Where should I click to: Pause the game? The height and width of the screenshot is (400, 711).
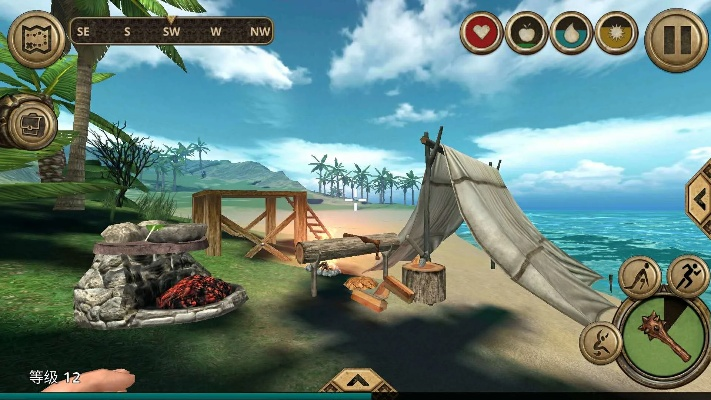pyautogui.click(x=676, y=40)
